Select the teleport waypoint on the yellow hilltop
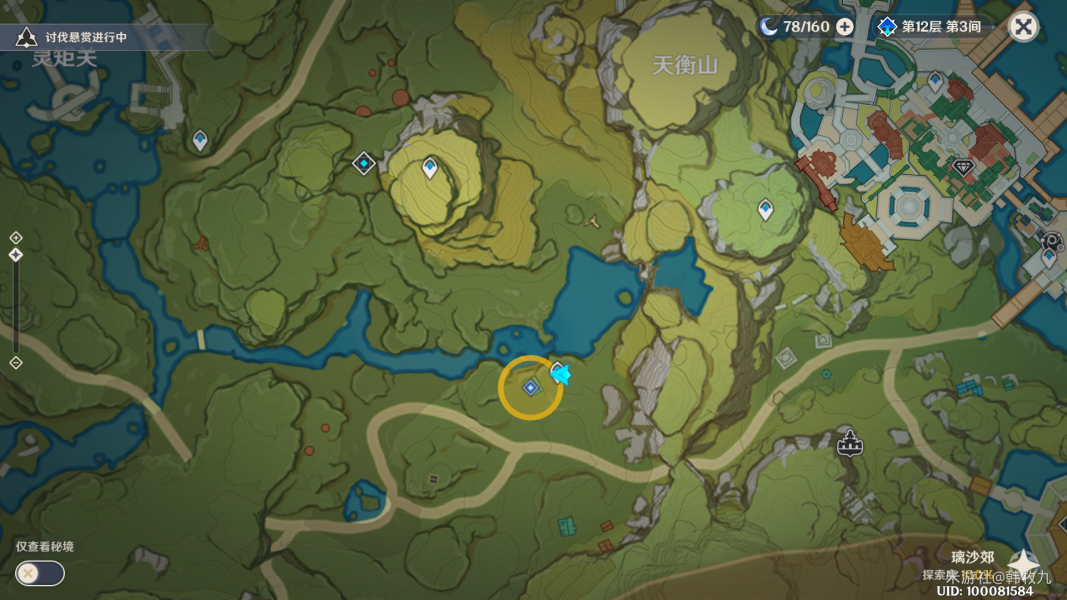The image size is (1067, 600). point(430,167)
